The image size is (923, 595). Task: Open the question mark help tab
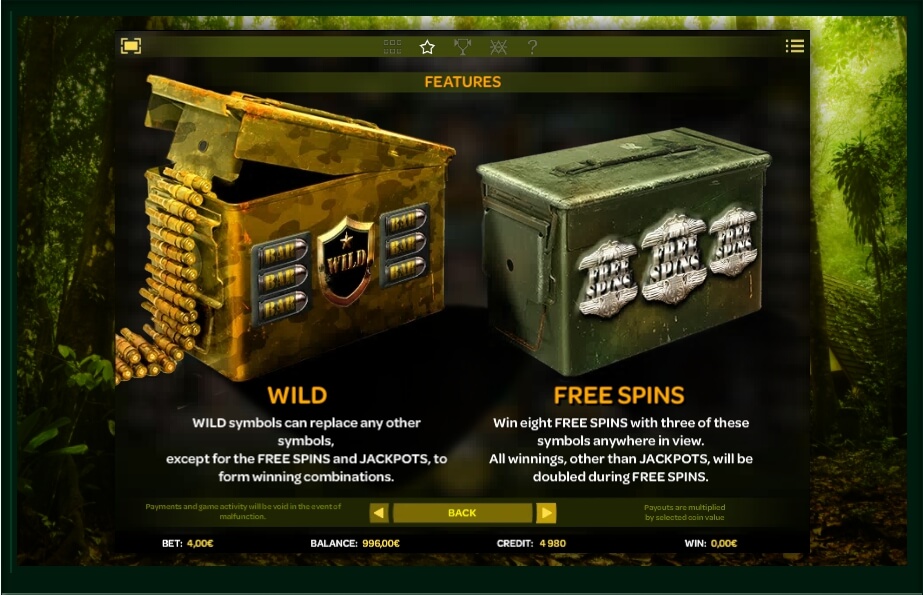(533, 47)
